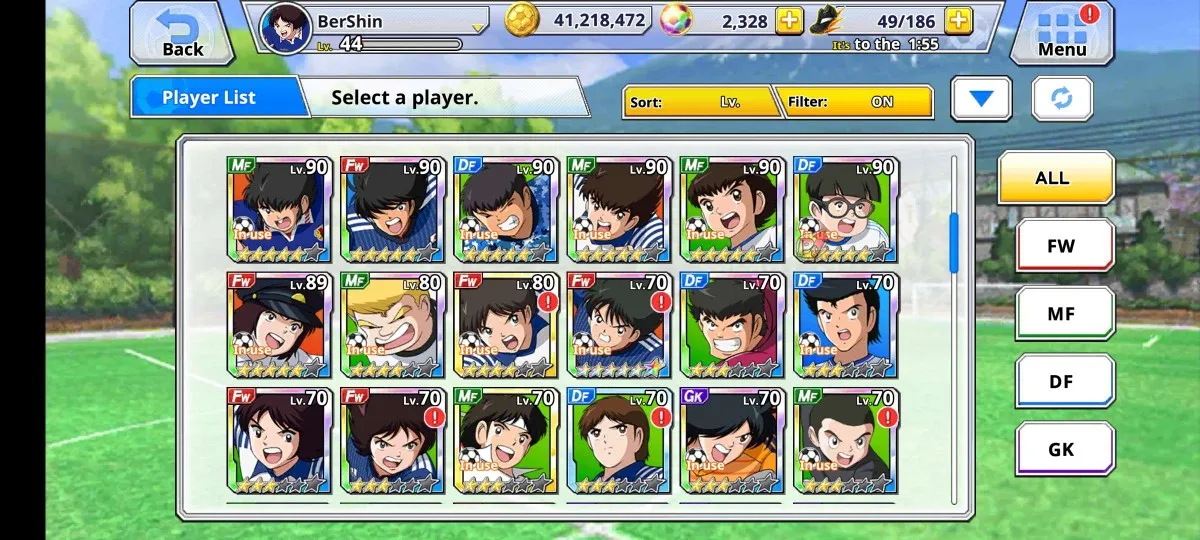Viewport: 1200px width, 540px height.
Task: Open the Sort by Lv. option
Action: point(700,102)
